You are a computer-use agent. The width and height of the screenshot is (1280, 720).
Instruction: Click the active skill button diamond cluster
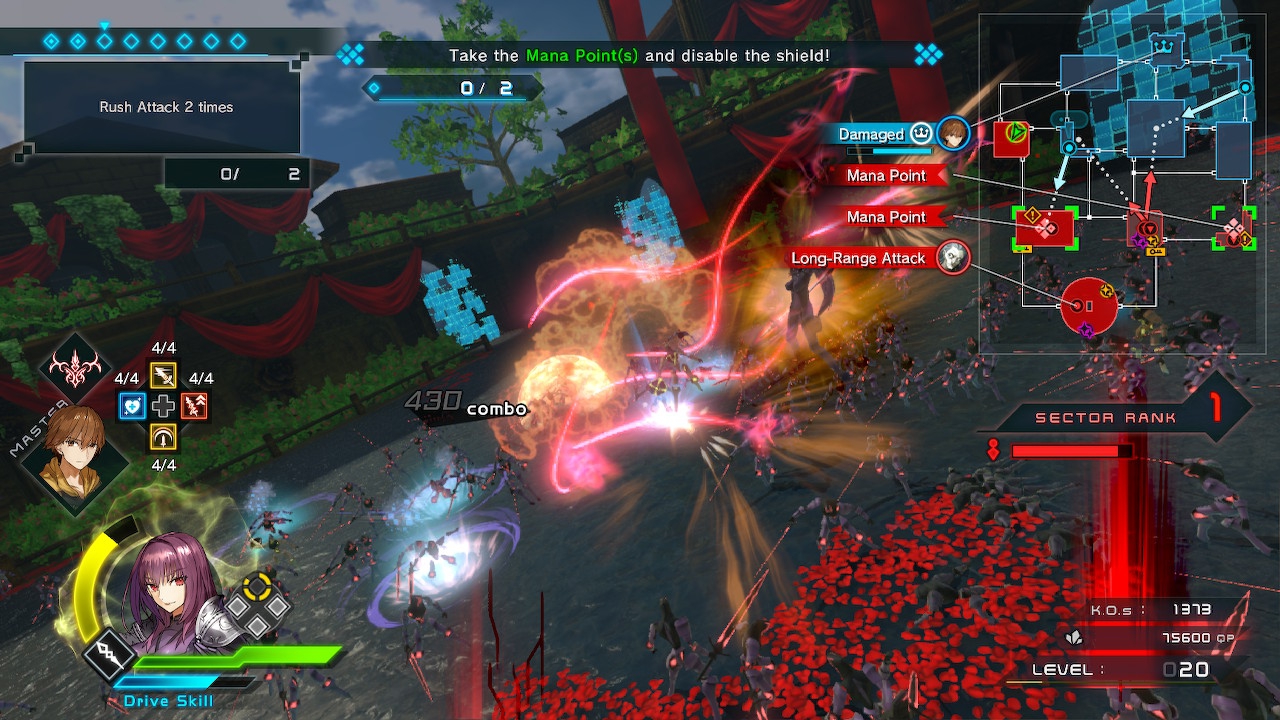pos(257,606)
